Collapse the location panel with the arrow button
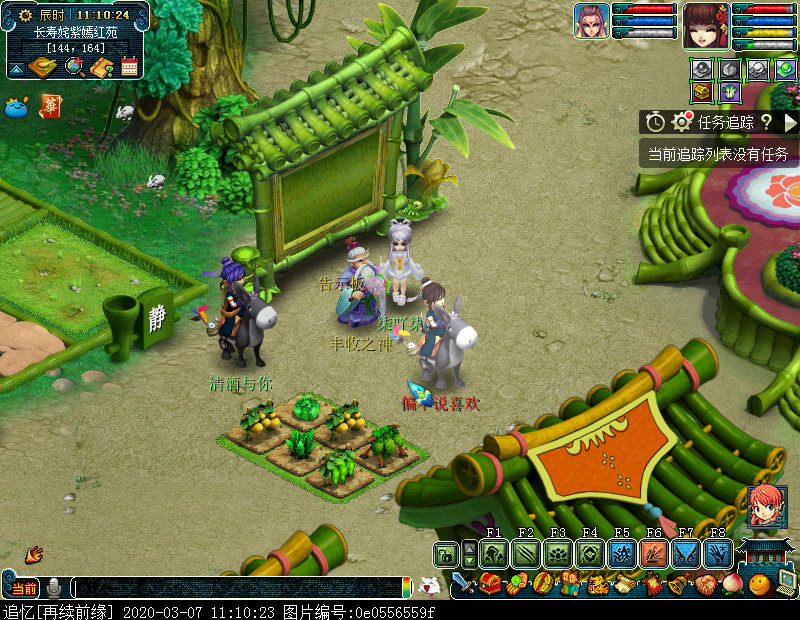Screen dimensions: 800x620 16,68
